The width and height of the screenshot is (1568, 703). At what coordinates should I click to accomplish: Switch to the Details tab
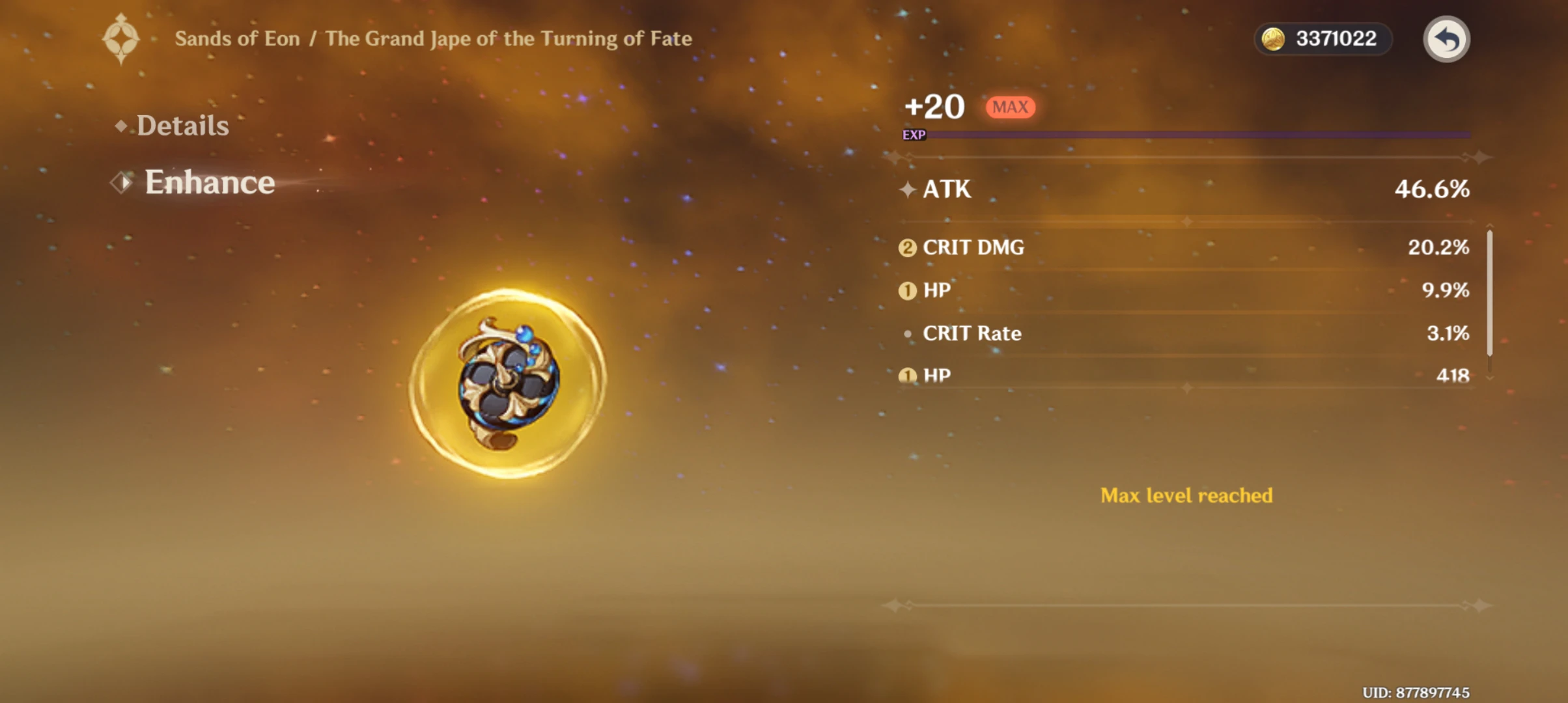point(183,125)
